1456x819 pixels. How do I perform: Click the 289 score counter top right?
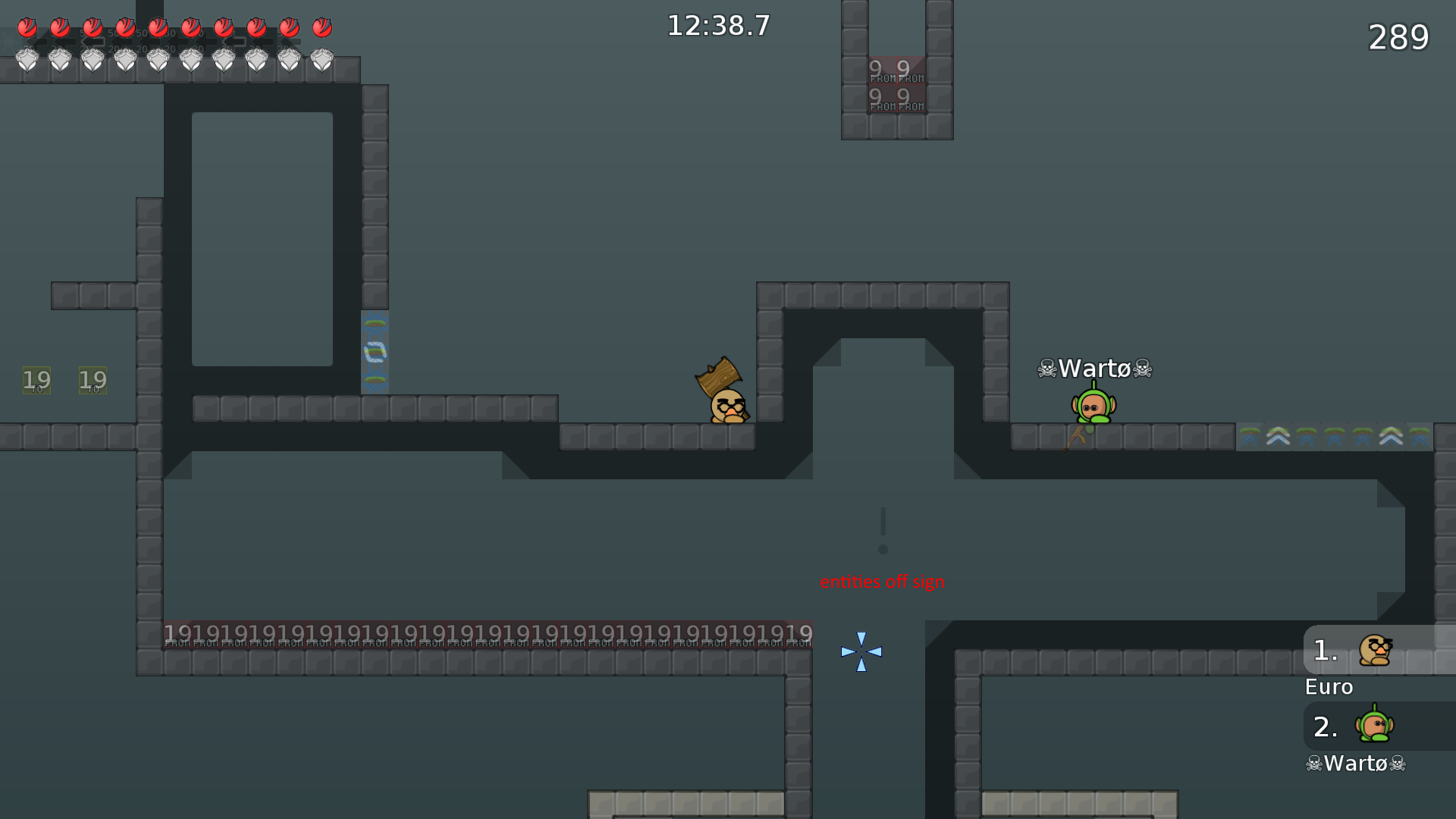pos(1399,38)
